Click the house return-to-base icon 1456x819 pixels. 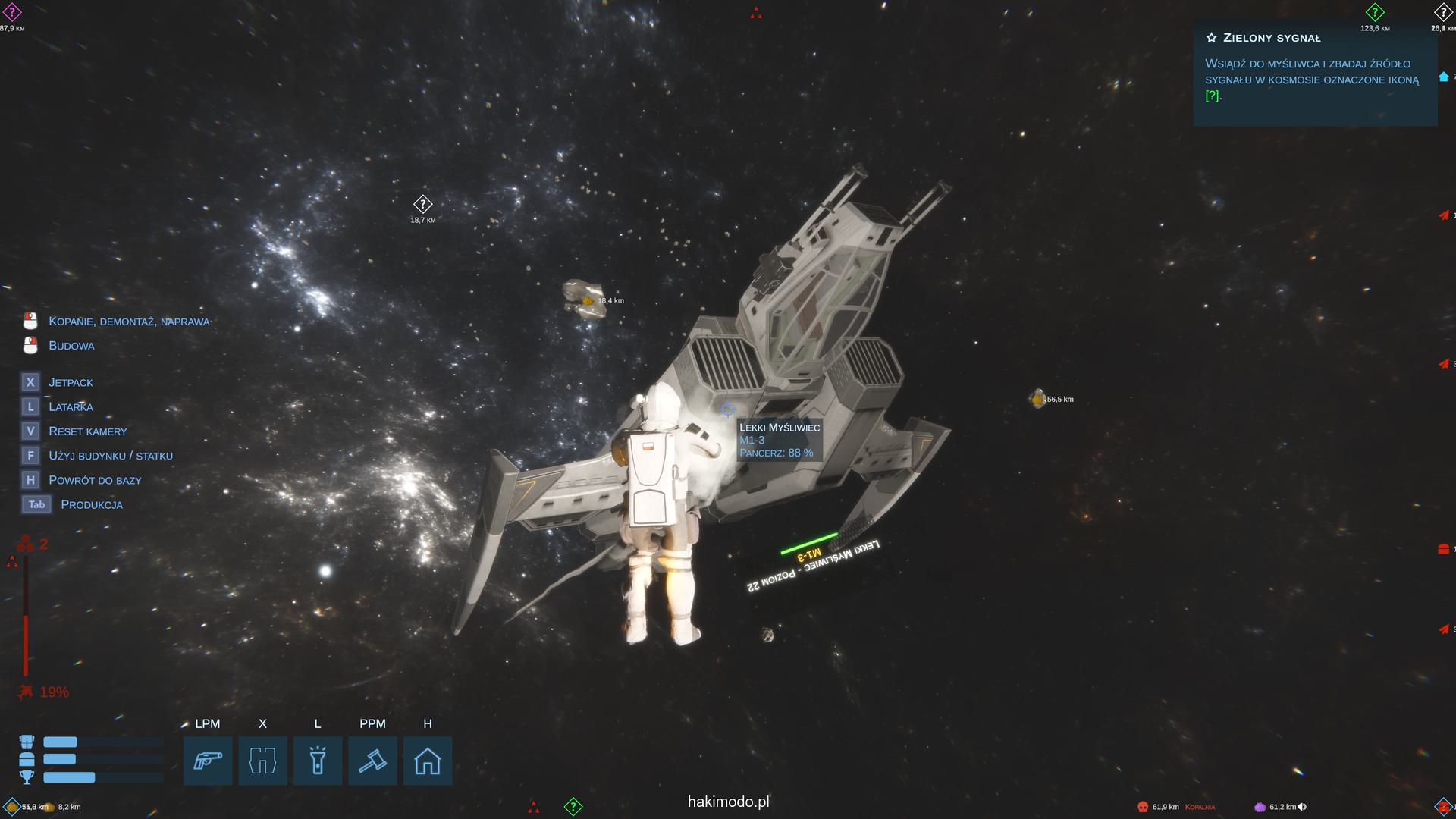point(428,761)
